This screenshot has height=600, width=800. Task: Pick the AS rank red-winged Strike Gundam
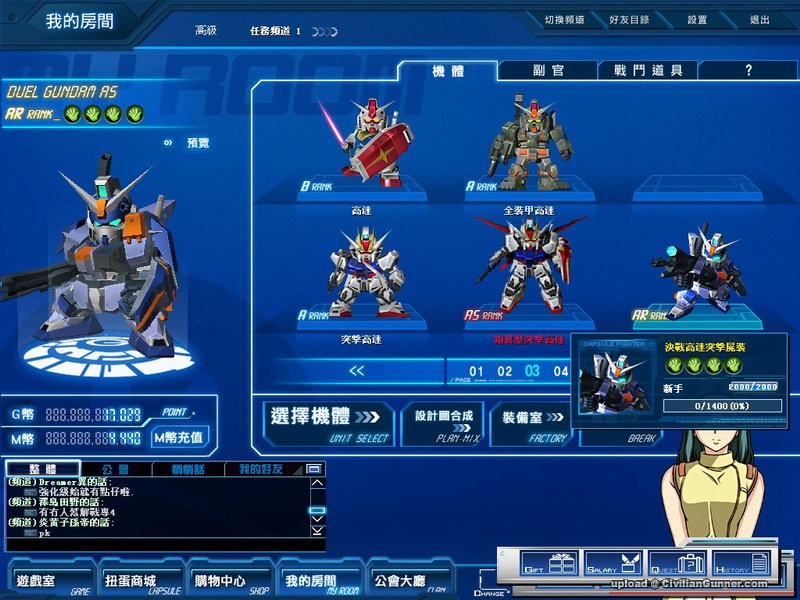point(520,275)
